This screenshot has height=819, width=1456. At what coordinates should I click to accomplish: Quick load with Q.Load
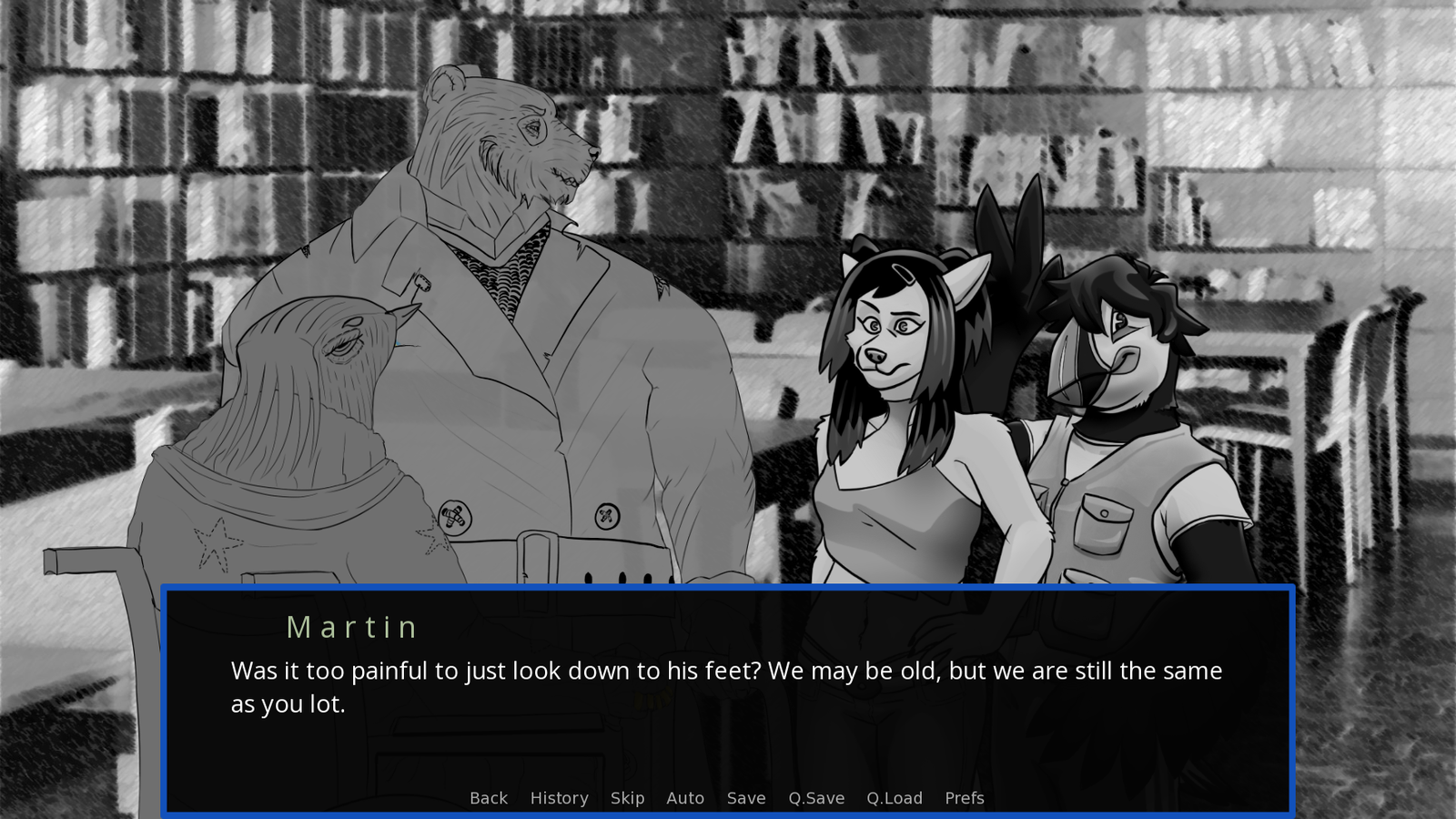pos(895,798)
